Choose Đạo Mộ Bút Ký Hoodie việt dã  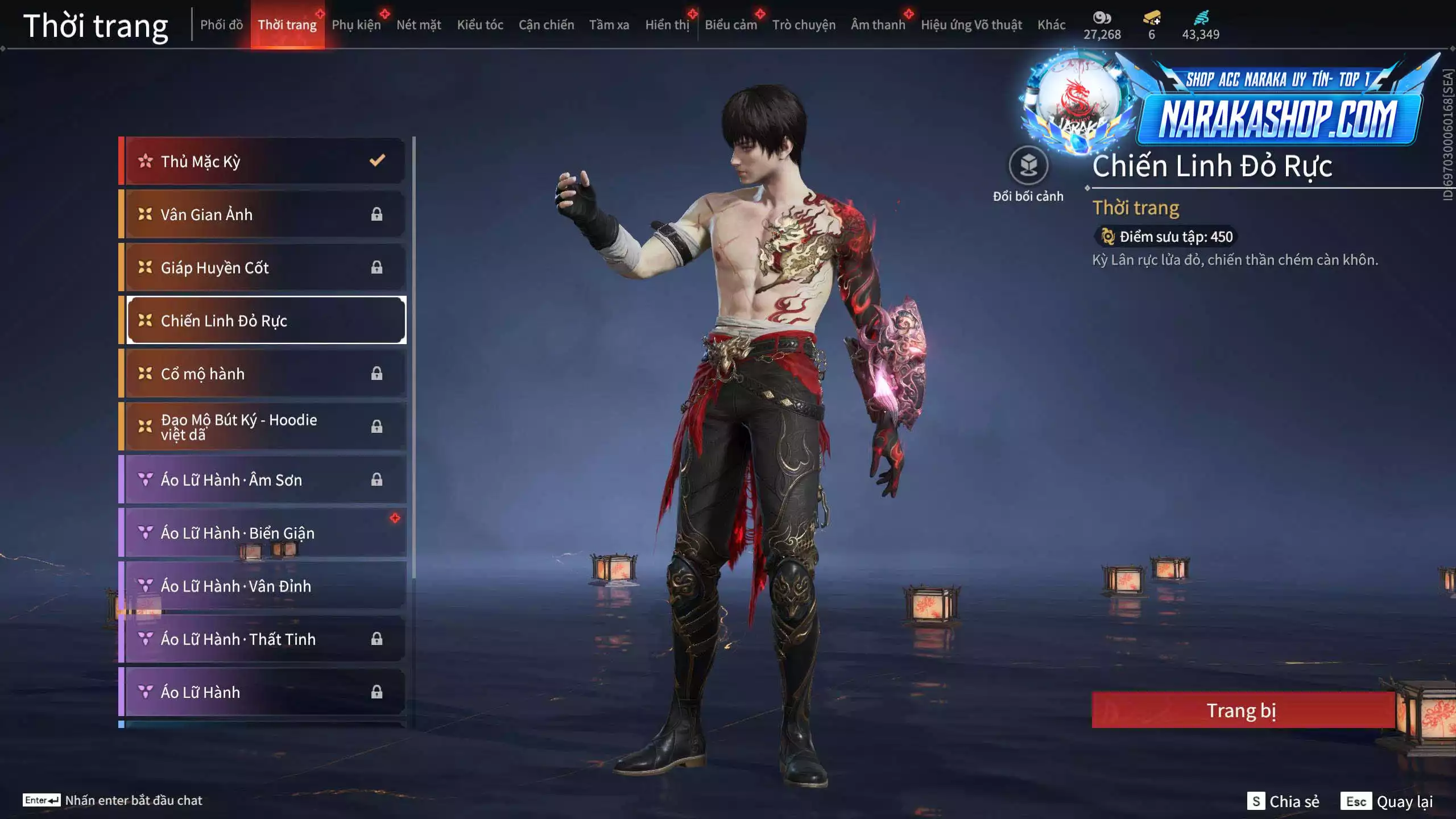pyautogui.click(x=264, y=427)
